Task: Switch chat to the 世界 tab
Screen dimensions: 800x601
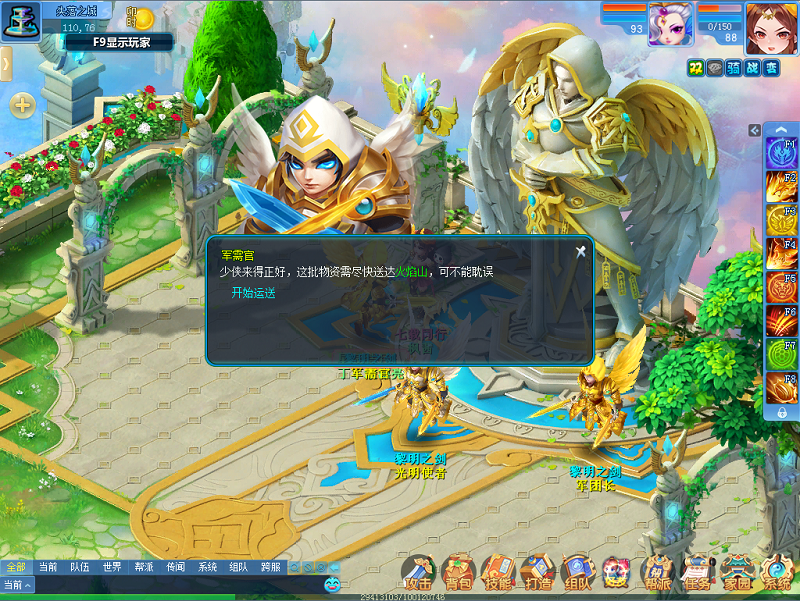Action: tap(112, 567)
